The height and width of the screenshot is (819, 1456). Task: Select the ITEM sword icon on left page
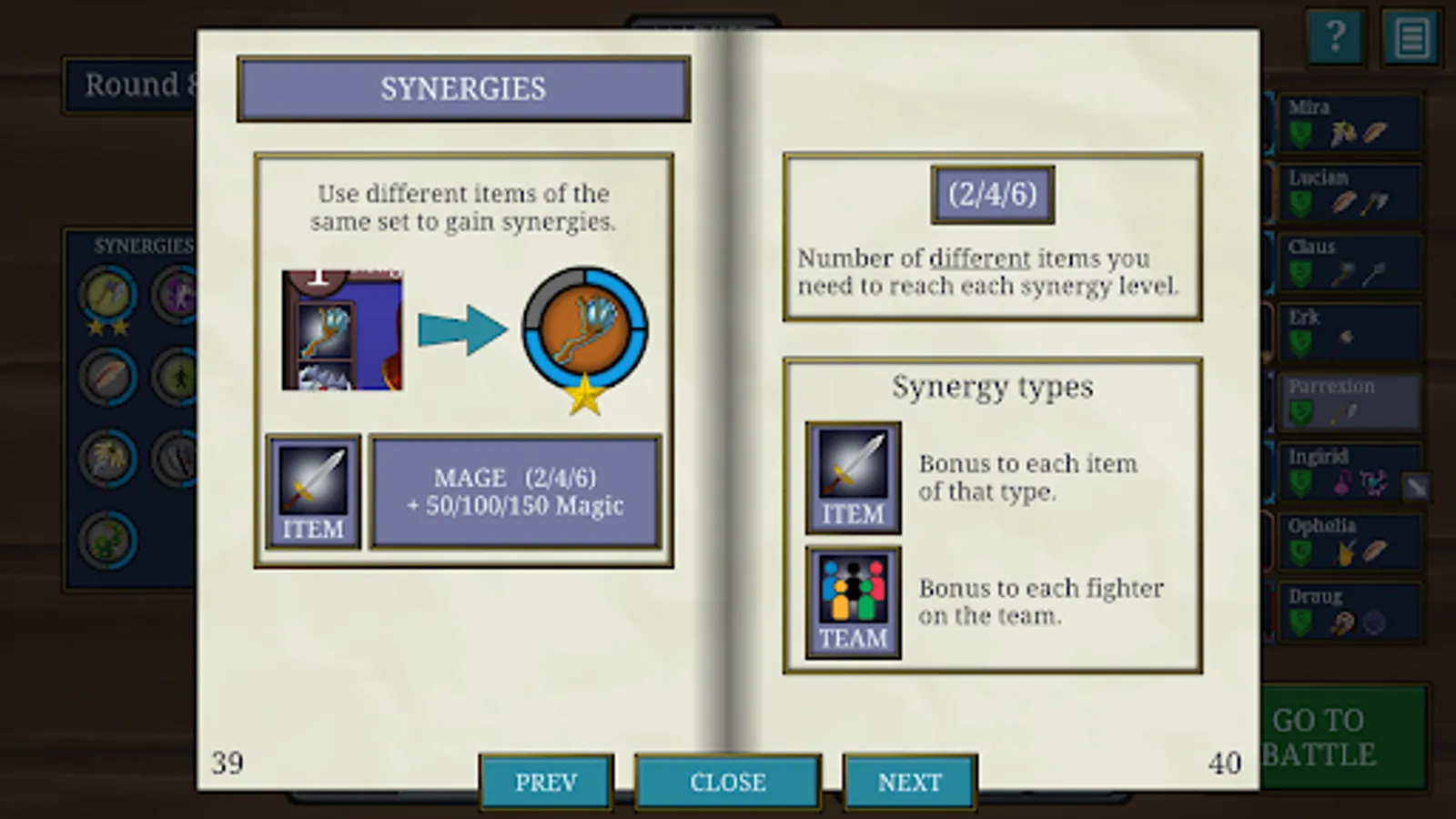click(x=313, y=491)
